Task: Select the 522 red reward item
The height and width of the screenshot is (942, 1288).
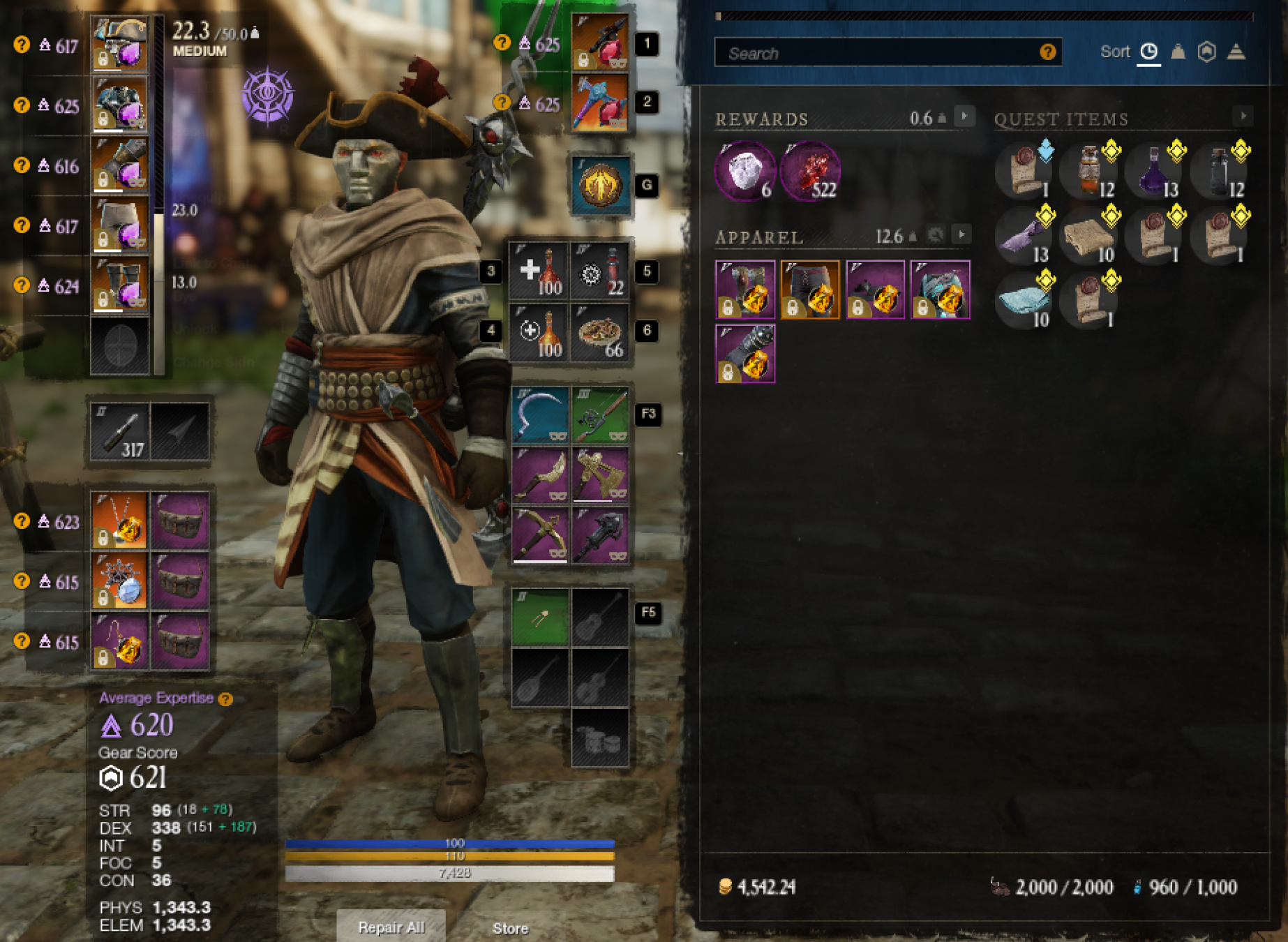Action: [x=809, y=172]
